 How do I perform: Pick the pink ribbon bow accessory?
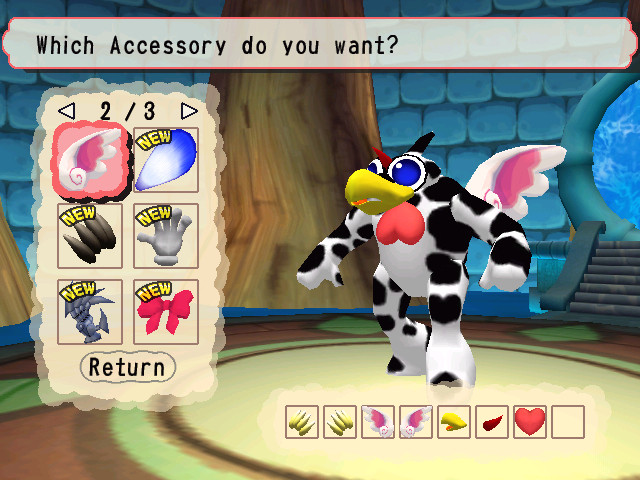[166, 311]
